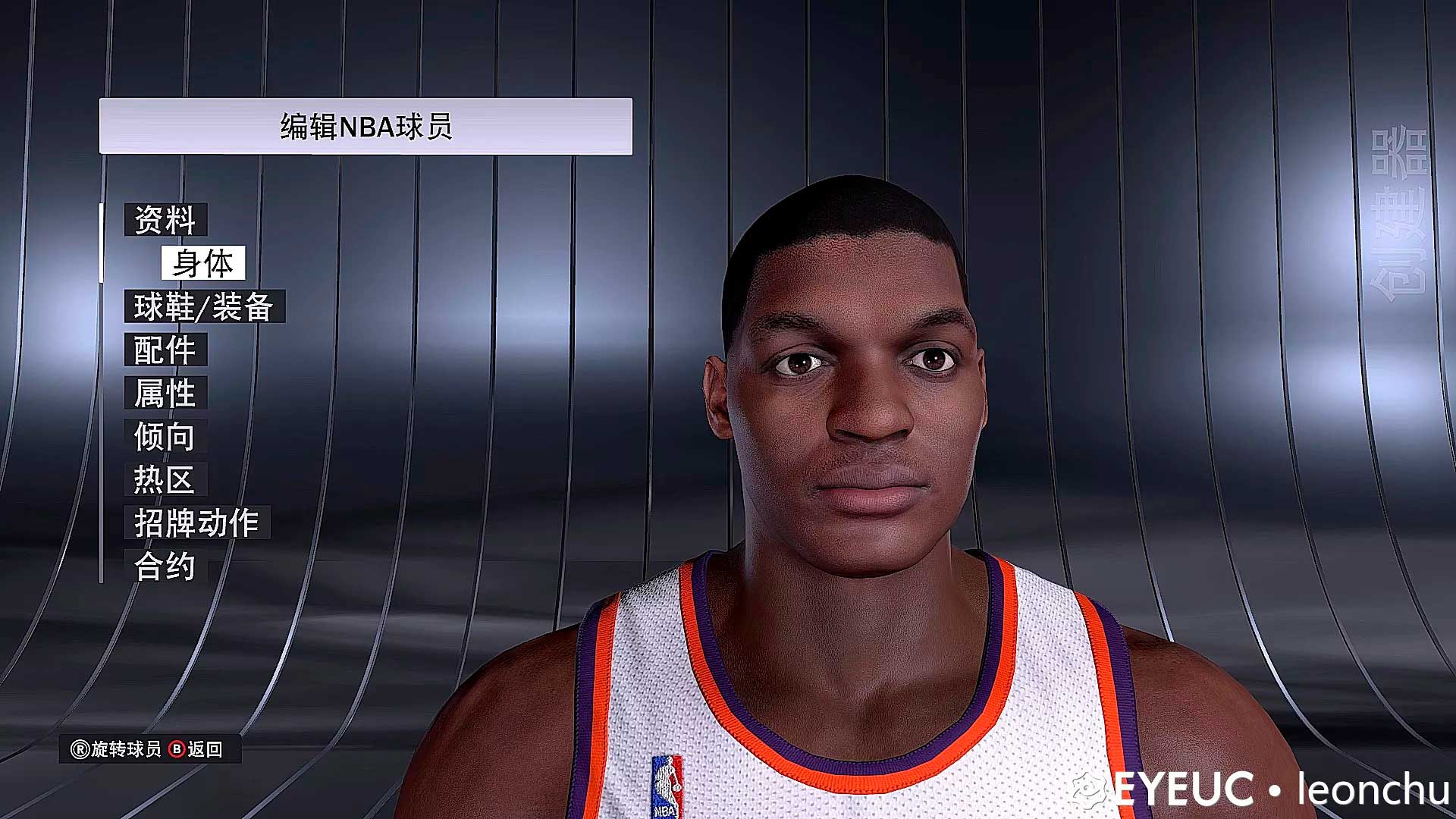Open the 资料 profile menu entry
Image resolution: width=1456 pixels, height=819 pixels.
165,220
